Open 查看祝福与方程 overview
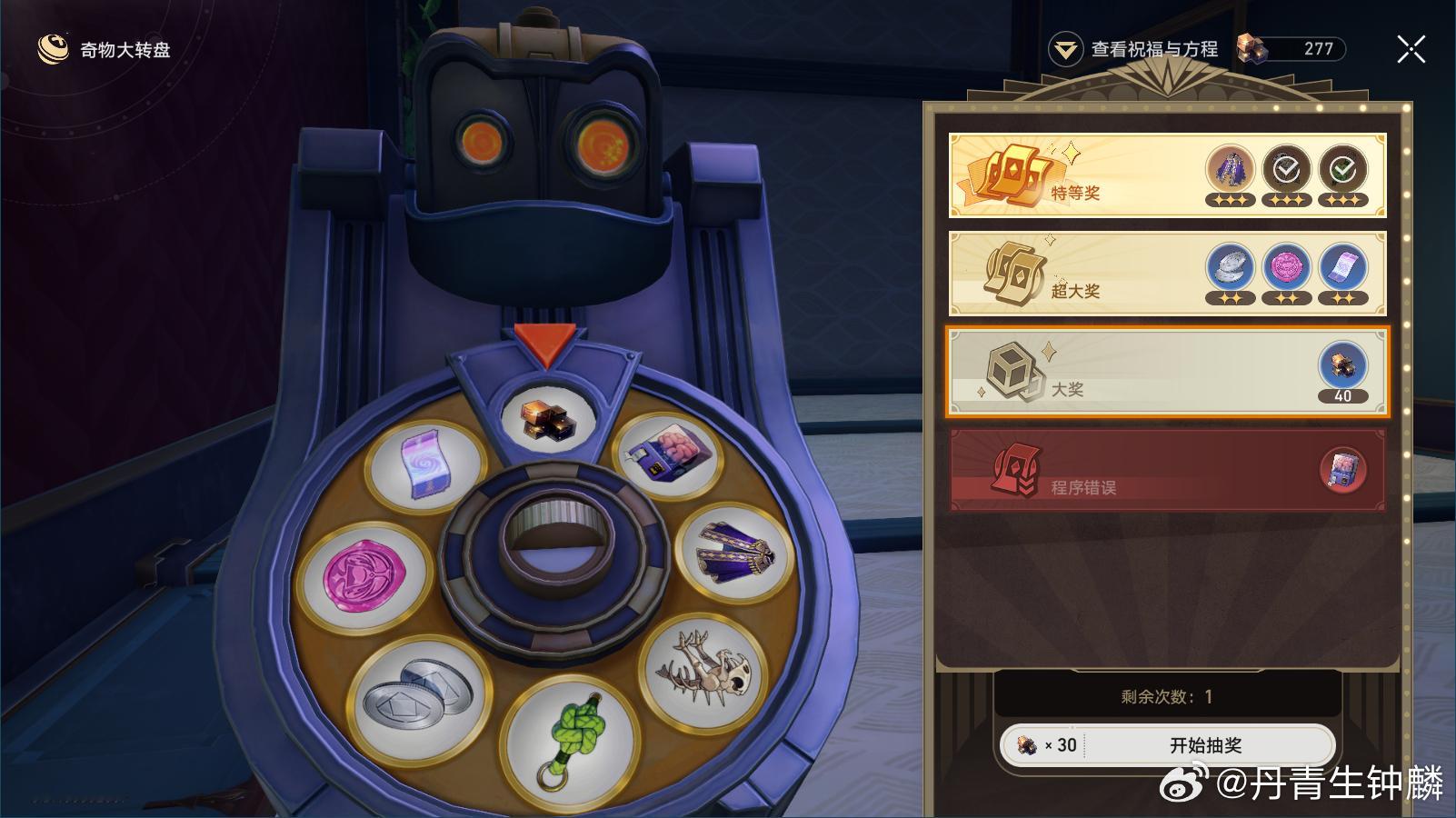 point(1136,49)
